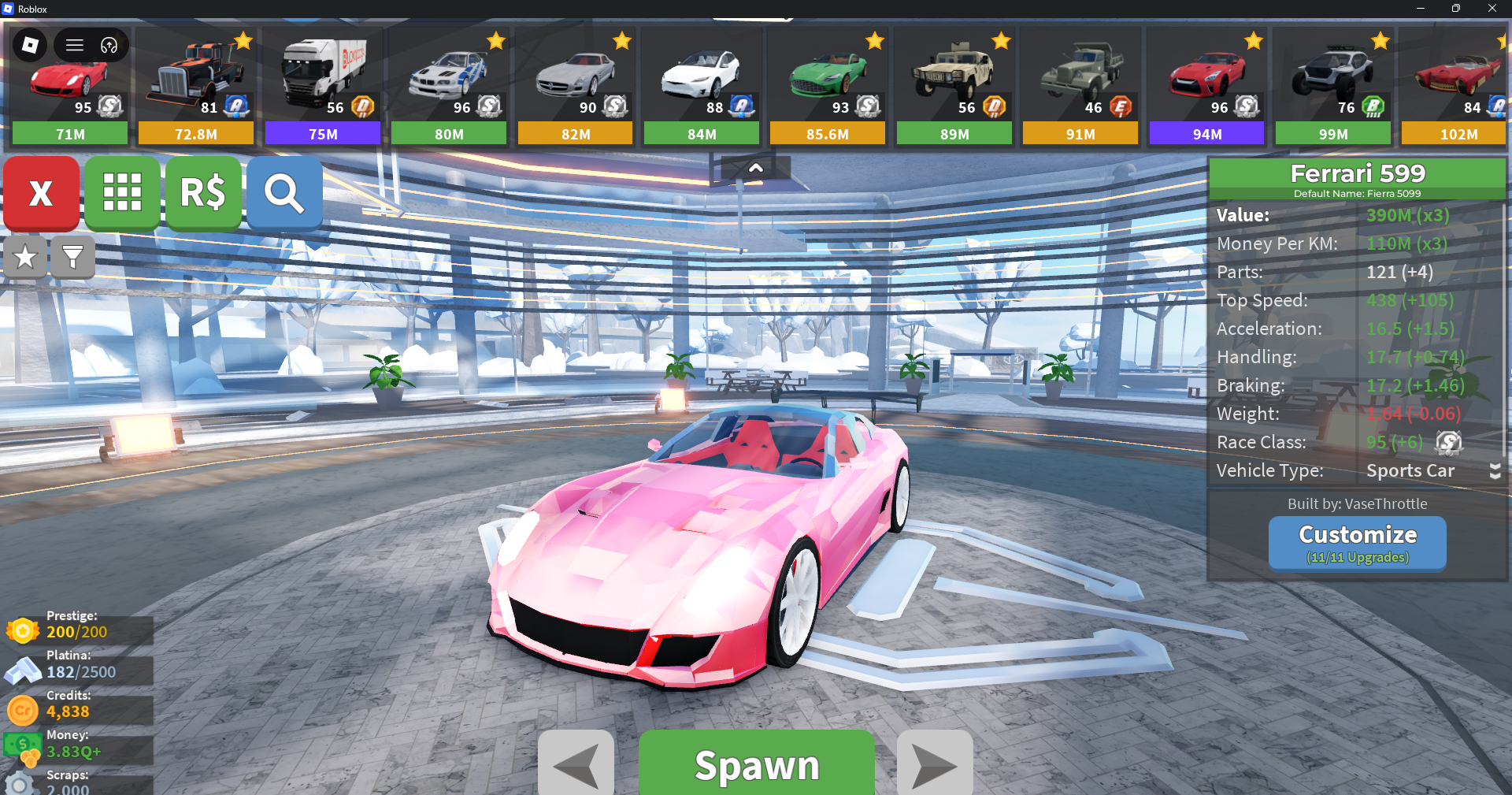Screen dimensions: 1512x795
Task: Open the Roblox logo menu
Action: (x=30, y=45)
